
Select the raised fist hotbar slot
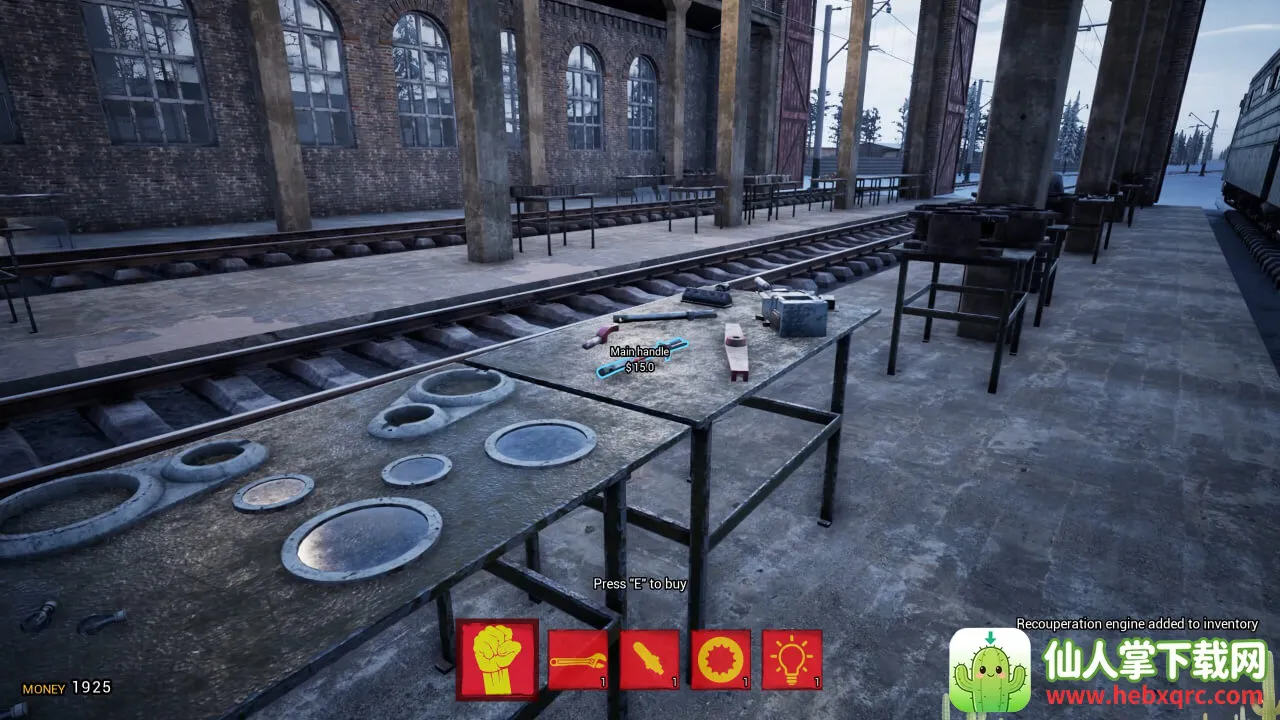[497, 659]
